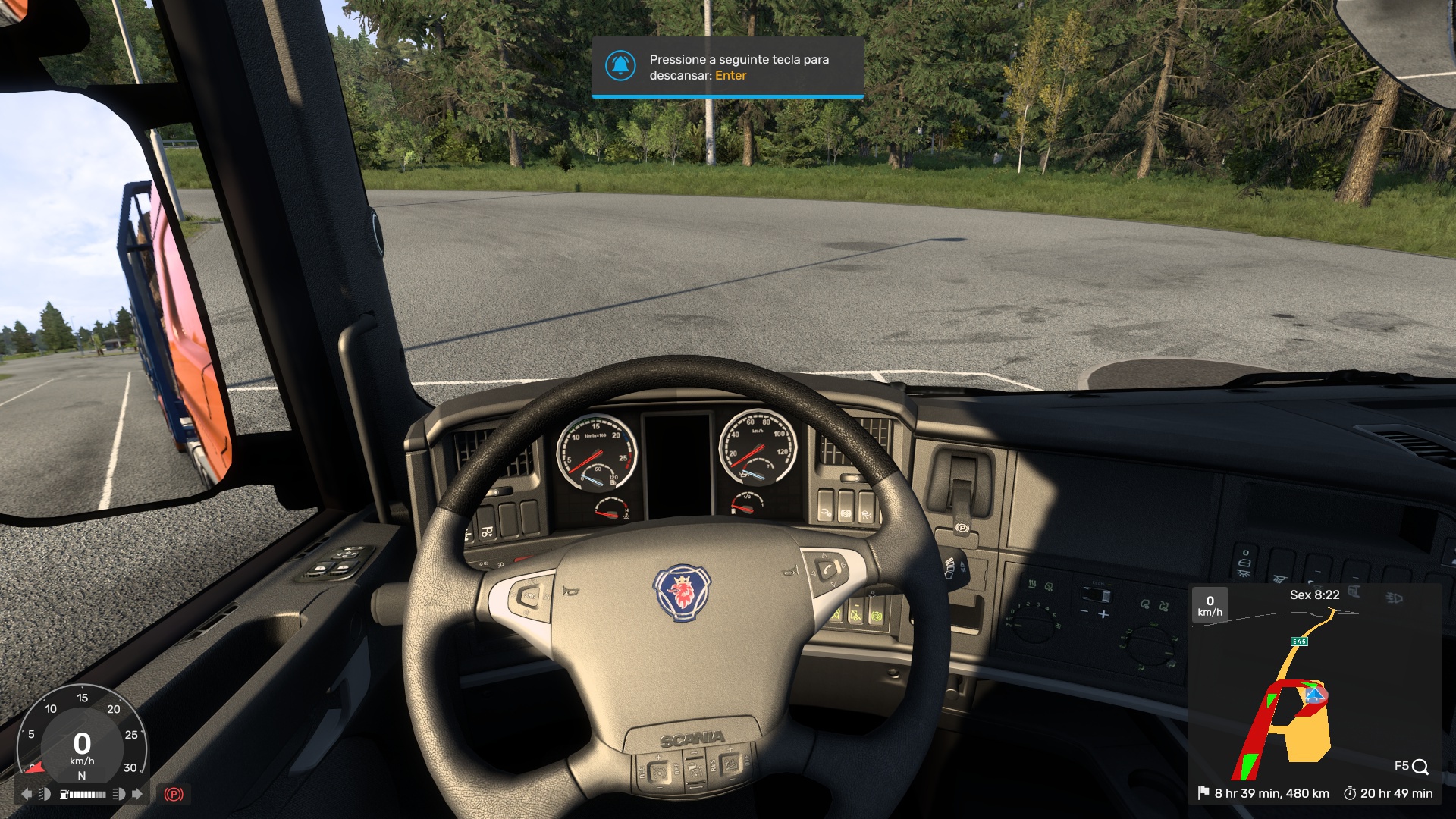Click the stopwatch rest-time icon
This screenshot has height=819, width=1456.
[x=1350, y=793]
